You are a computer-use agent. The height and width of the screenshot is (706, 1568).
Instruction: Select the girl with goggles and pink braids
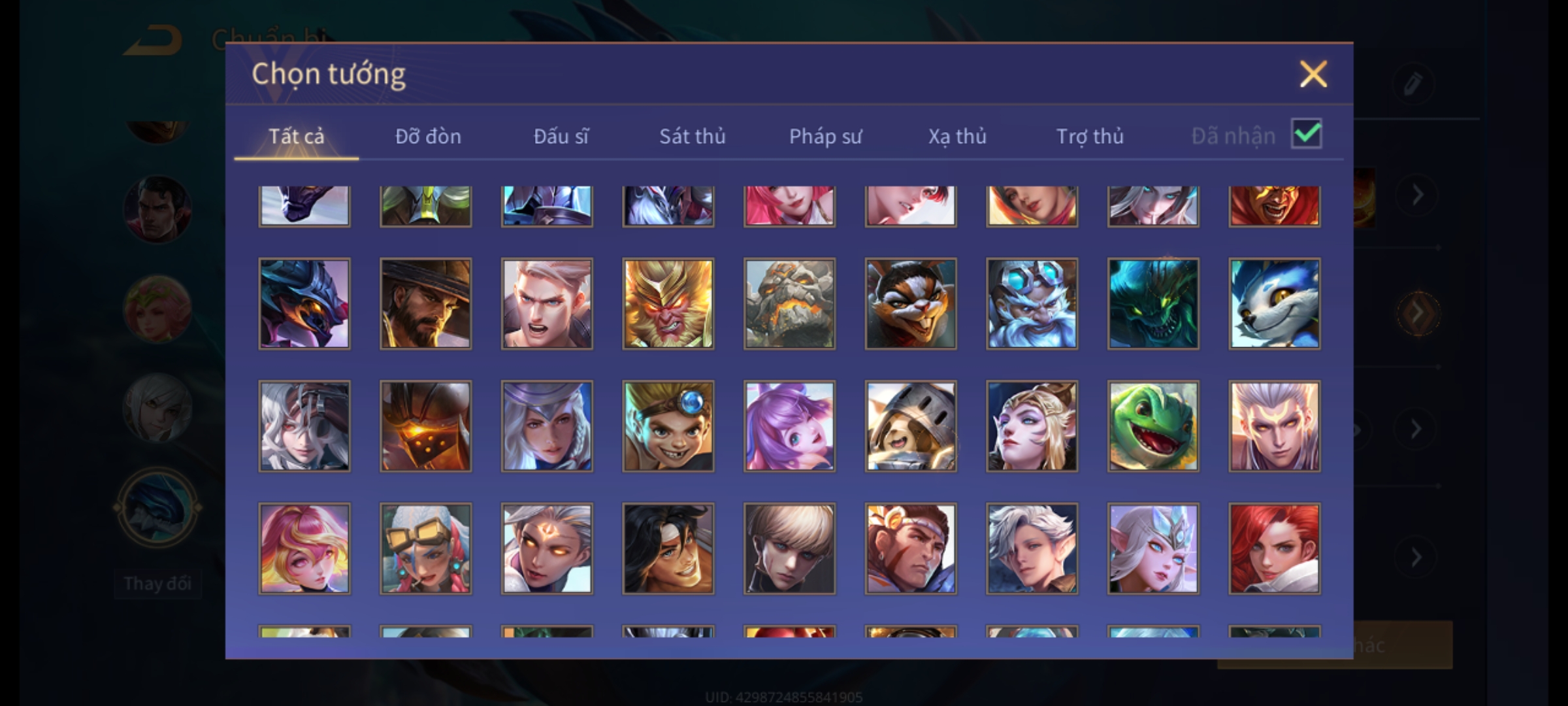point(425,548)
